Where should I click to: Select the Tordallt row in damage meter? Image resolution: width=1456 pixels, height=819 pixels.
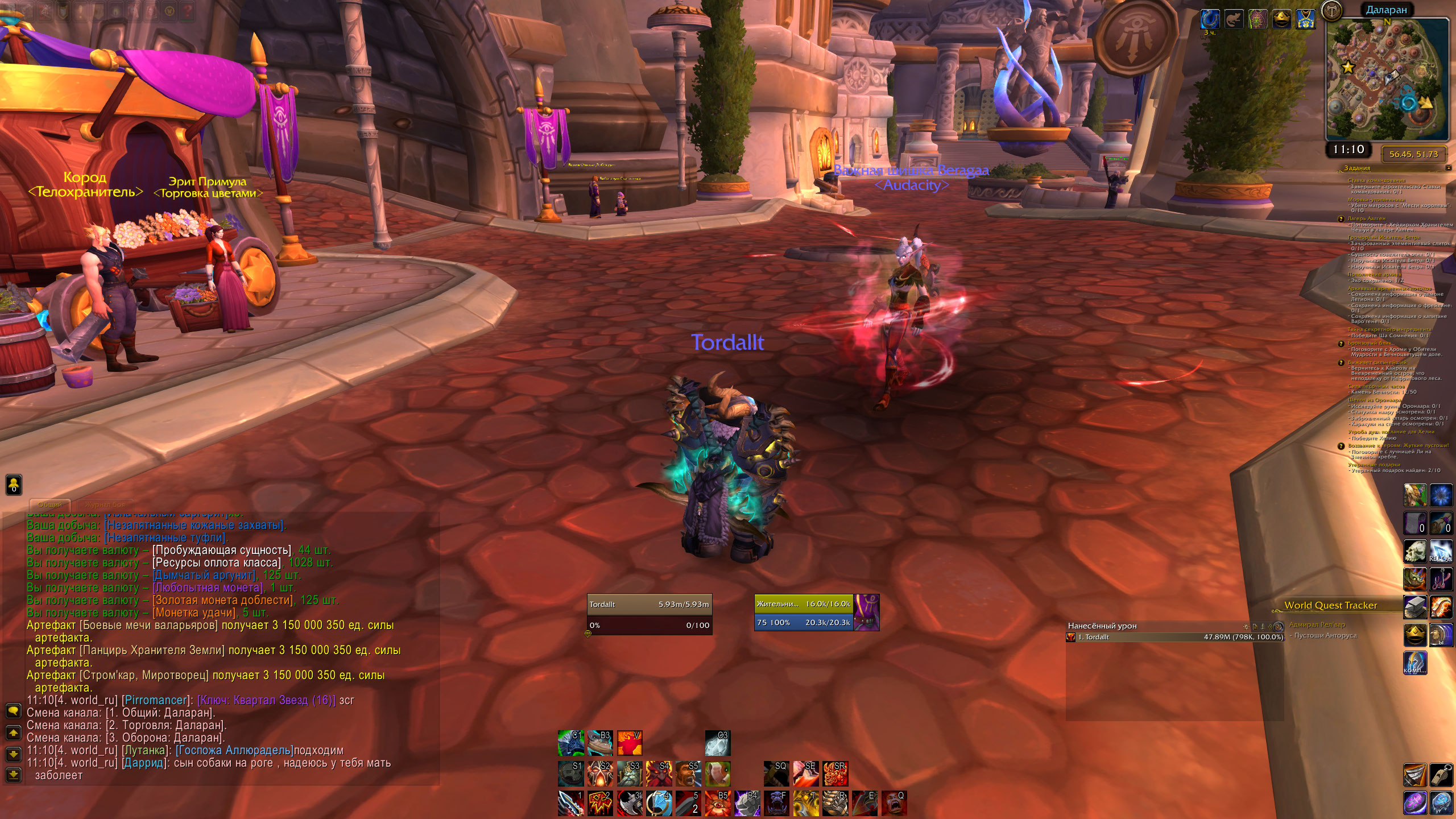click(1175, 637)
